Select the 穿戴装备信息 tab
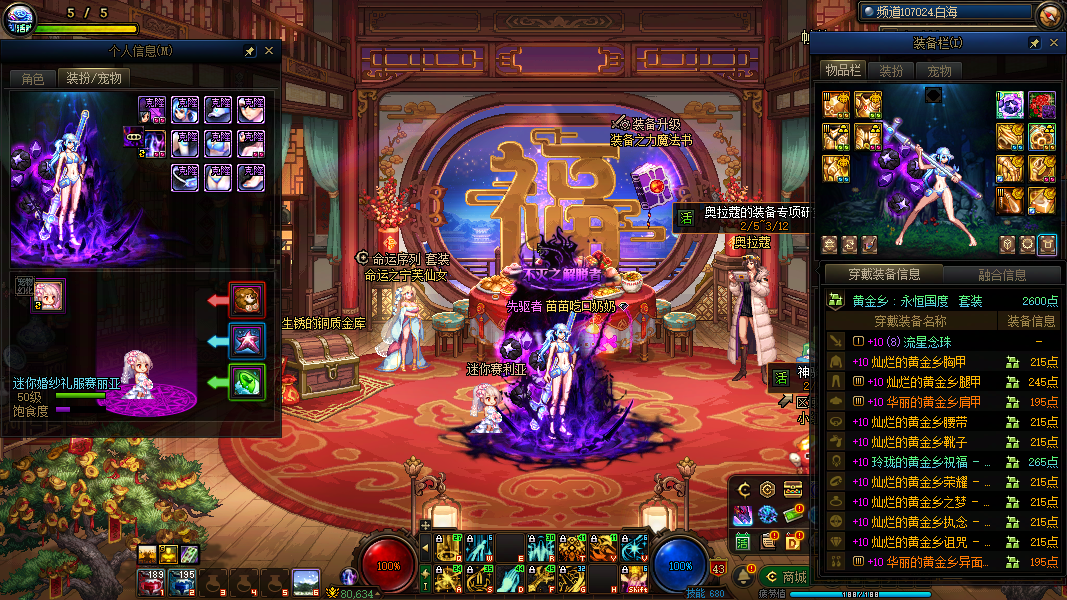The height and width of the screenshot is (600, 1067). [883, 275]
